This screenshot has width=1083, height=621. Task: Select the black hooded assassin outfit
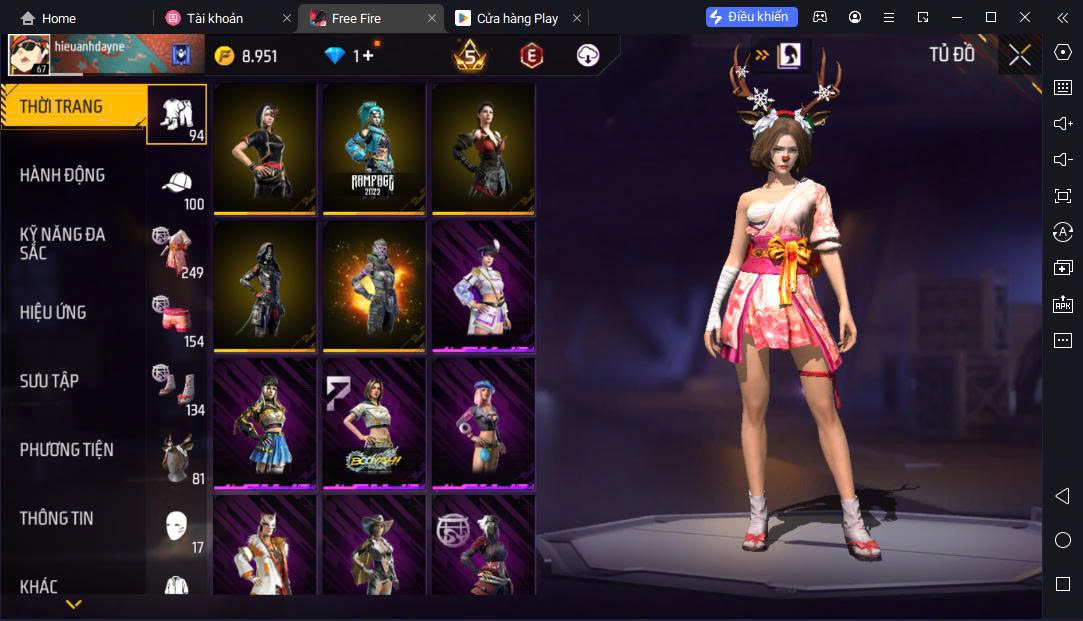[x=265, y=286]
